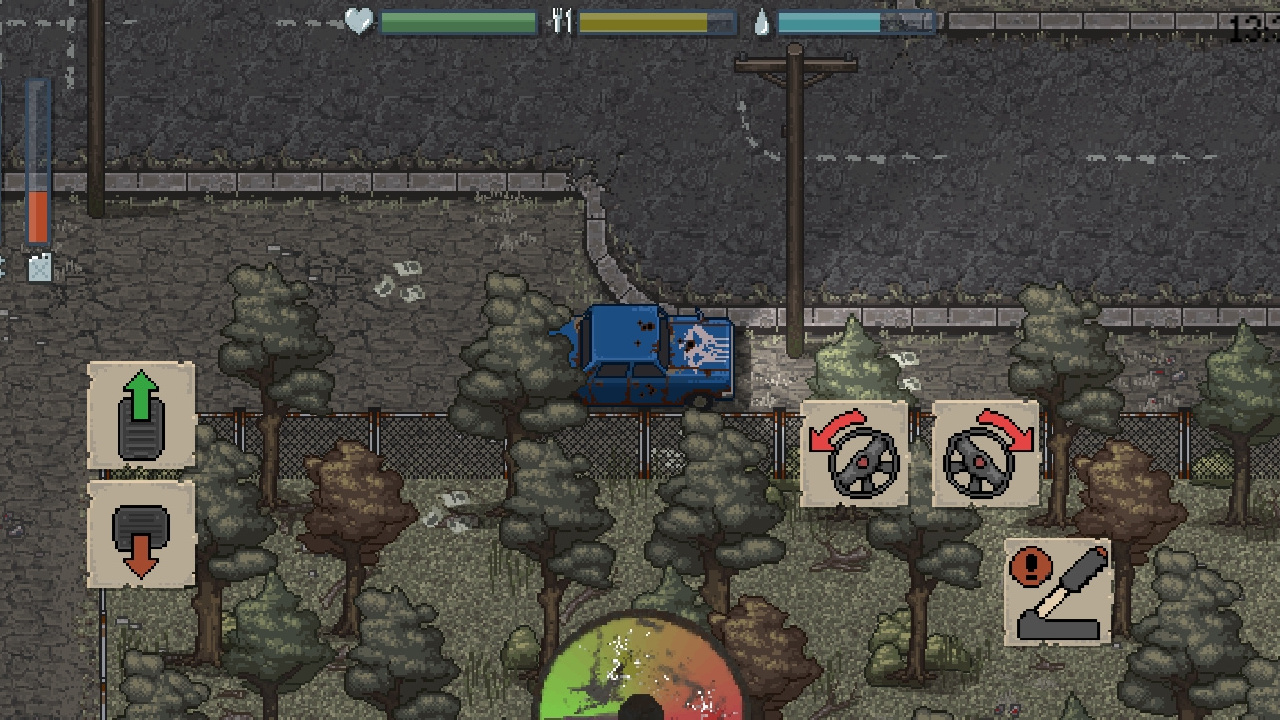
Task: Click the jerry can fuel icon
Action: pyautogui.click(x=41, y=266)
